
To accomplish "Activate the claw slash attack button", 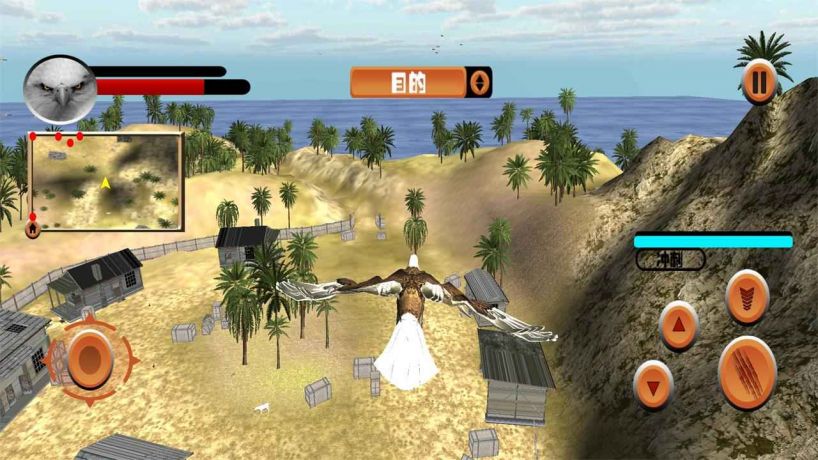I will tap(746, 372).
